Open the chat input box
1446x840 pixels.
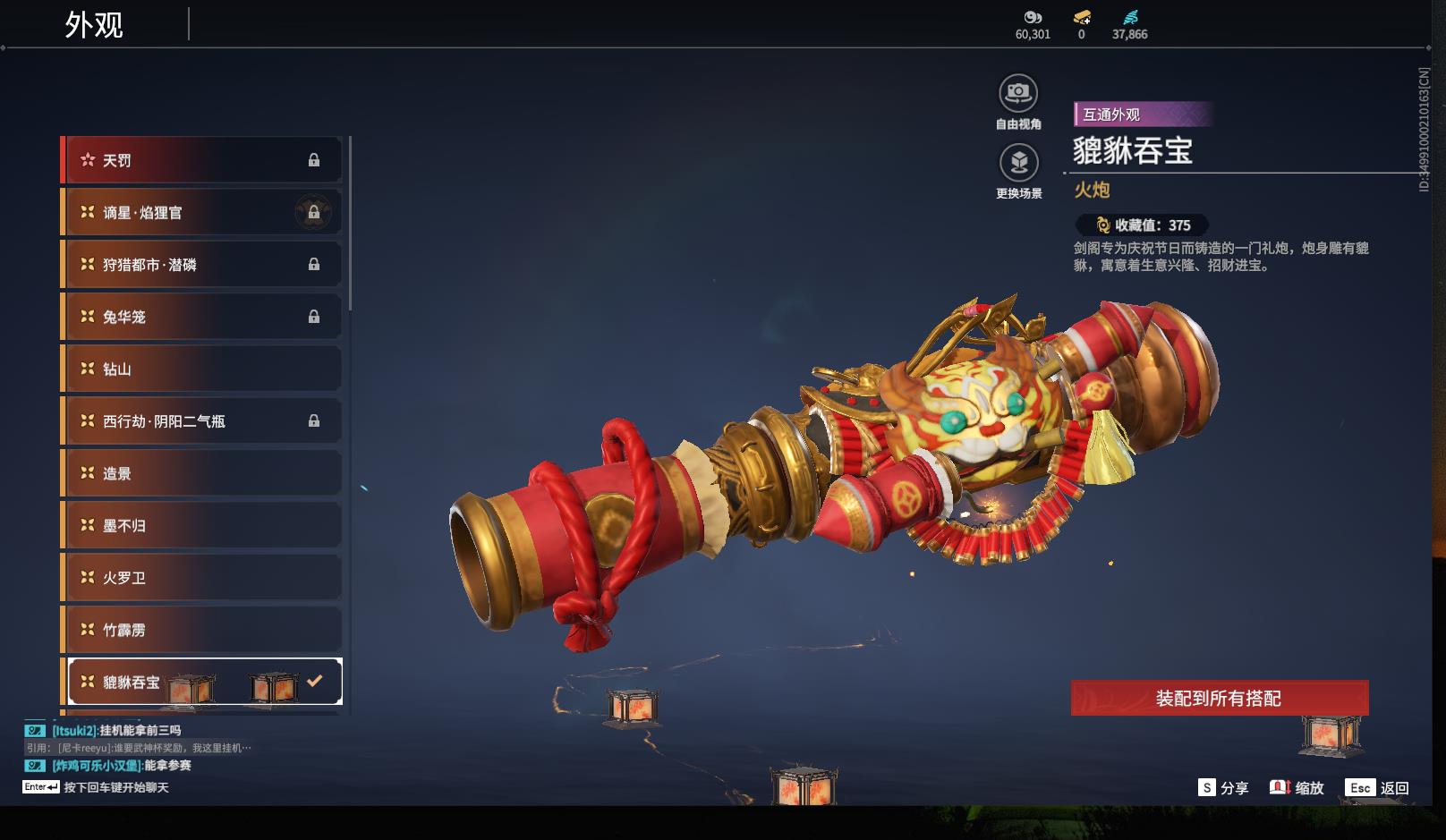tap(116, 787)
